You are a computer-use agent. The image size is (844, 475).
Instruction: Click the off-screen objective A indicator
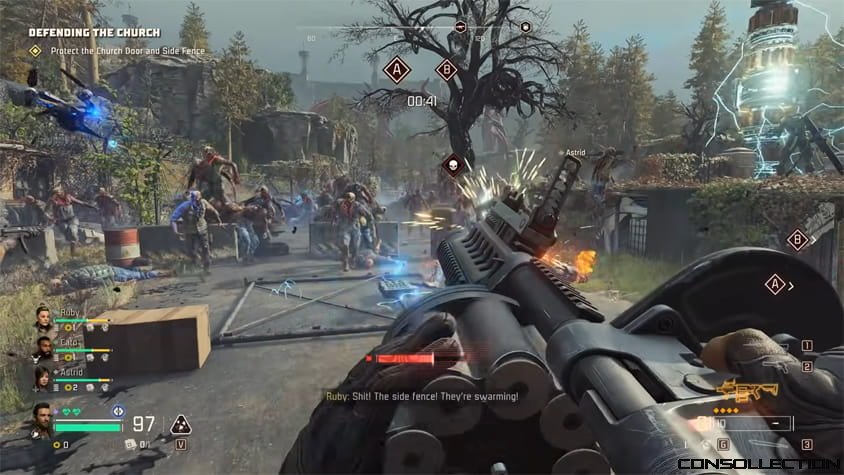coord(774,285)
